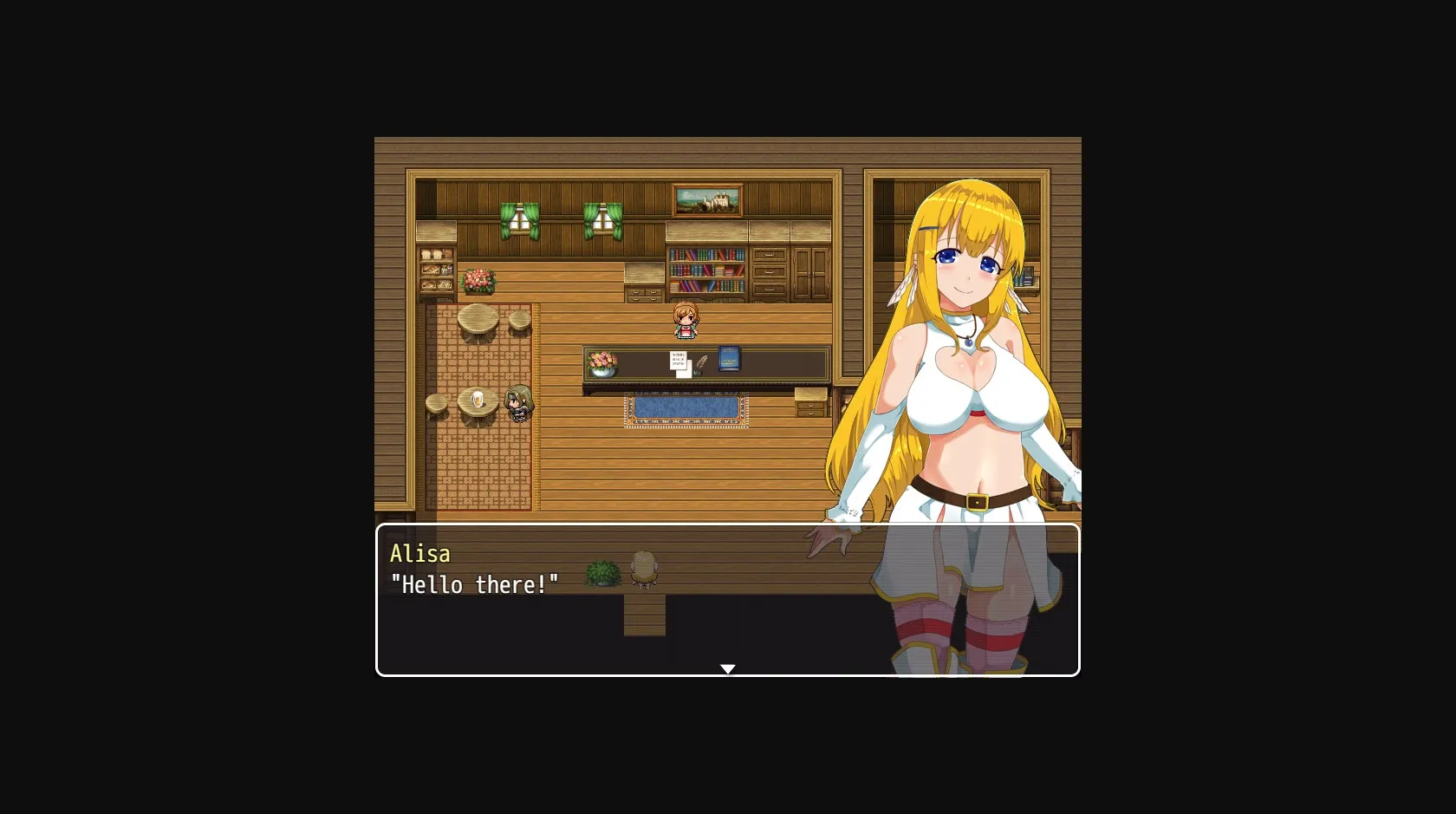
Task: Click the name label Alisa
Action: click(419, 554)
